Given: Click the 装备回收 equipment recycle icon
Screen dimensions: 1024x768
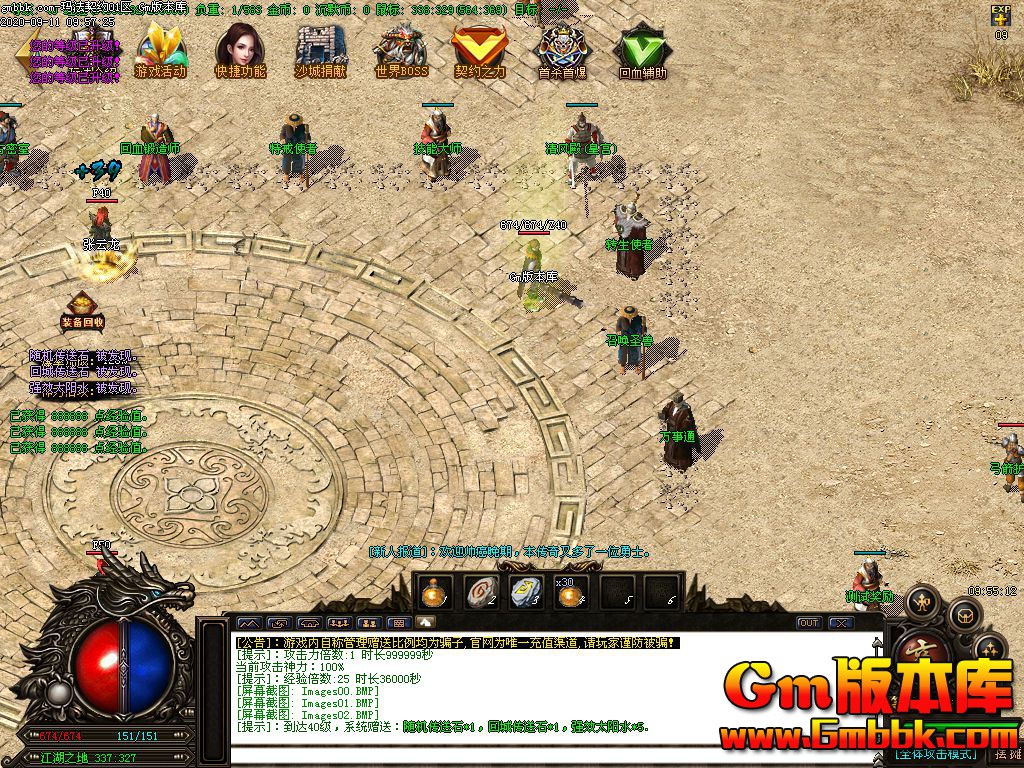Looking at the screenshot, I should 82,308.
